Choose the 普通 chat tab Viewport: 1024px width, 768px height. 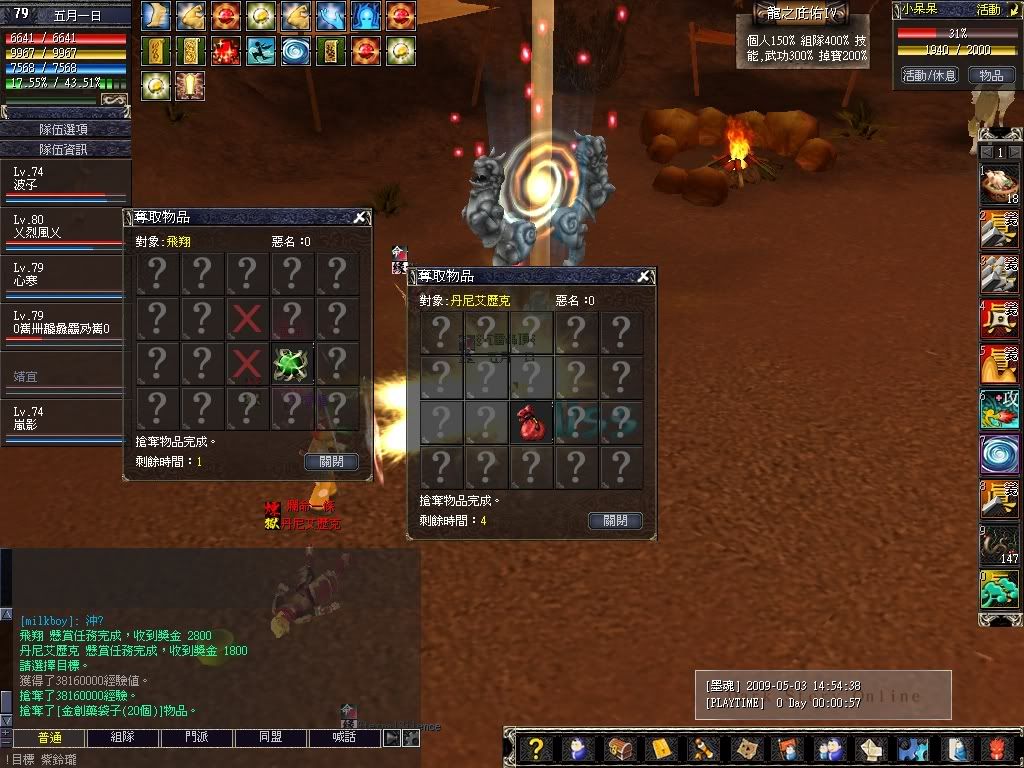[47, 738]
